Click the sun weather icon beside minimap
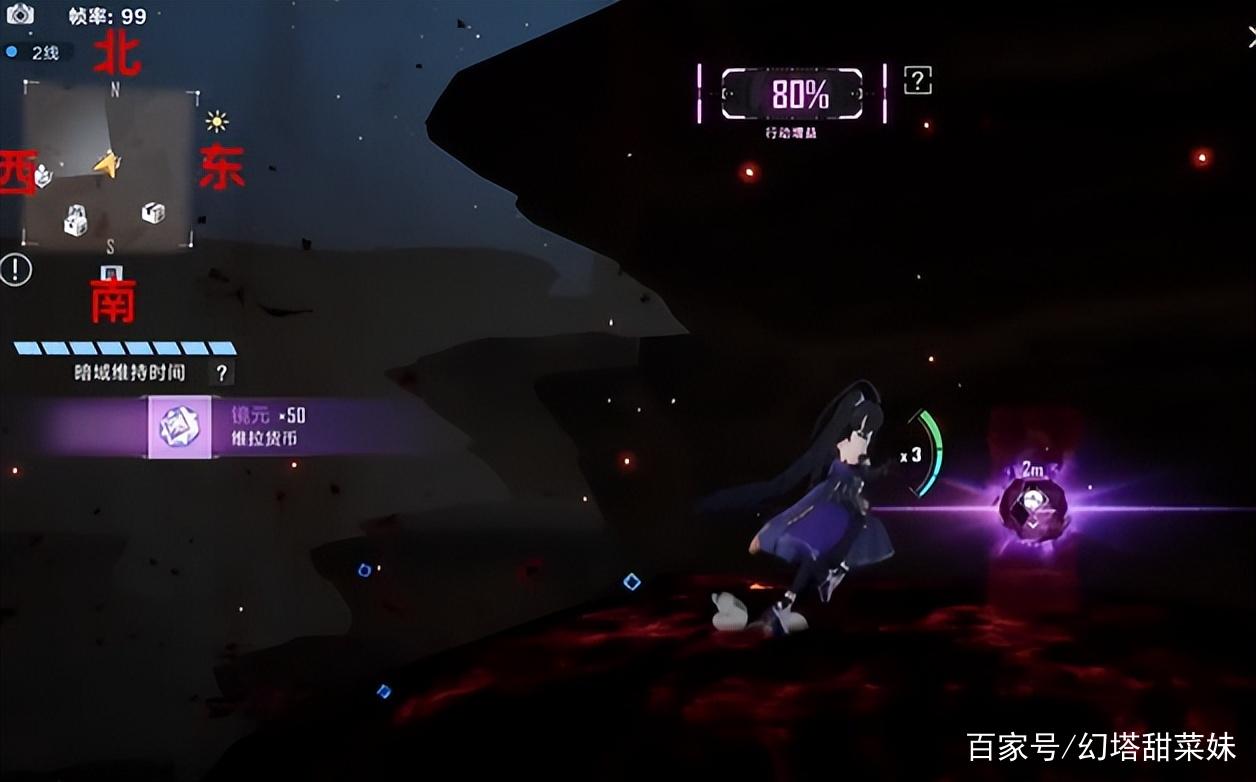Image resolution: width=1256 pixels, height=782 pixels. 217,122
